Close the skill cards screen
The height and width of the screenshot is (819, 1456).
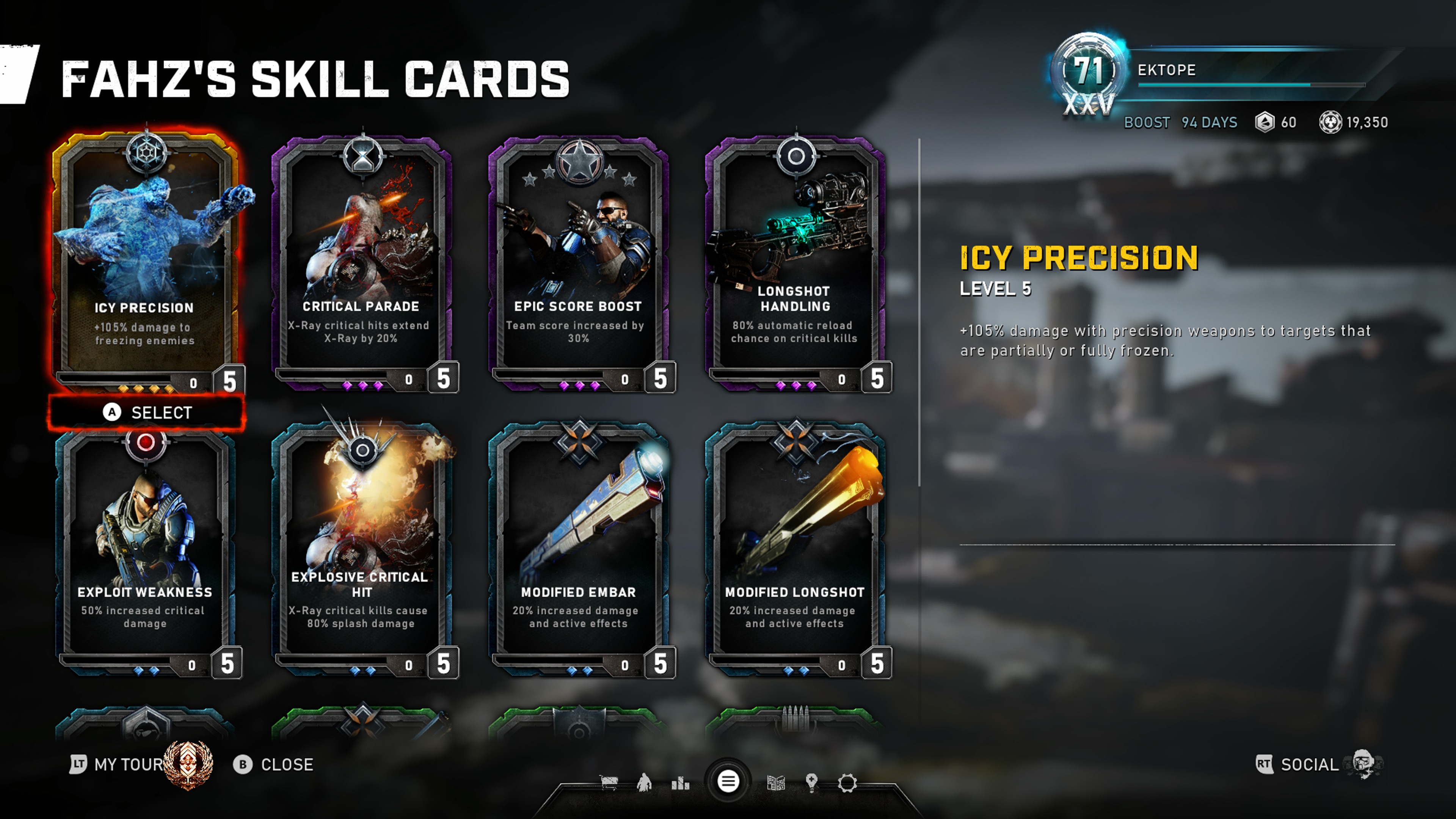(274, 764)
